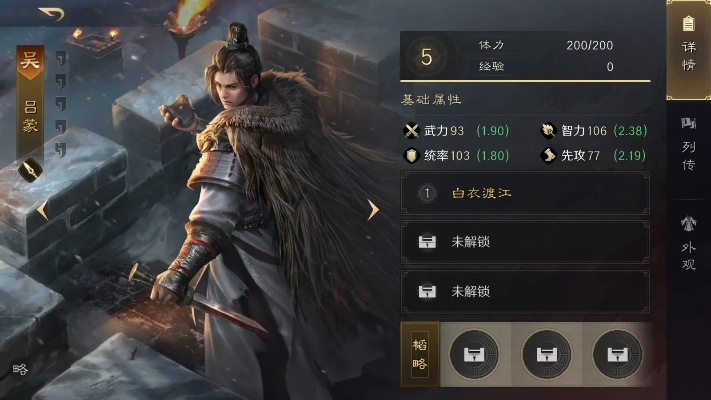The height and width of the screenshot is (400, 711).
Task: Click the level 5 badge
Action: pyautogui.click(x=427, y=56)
